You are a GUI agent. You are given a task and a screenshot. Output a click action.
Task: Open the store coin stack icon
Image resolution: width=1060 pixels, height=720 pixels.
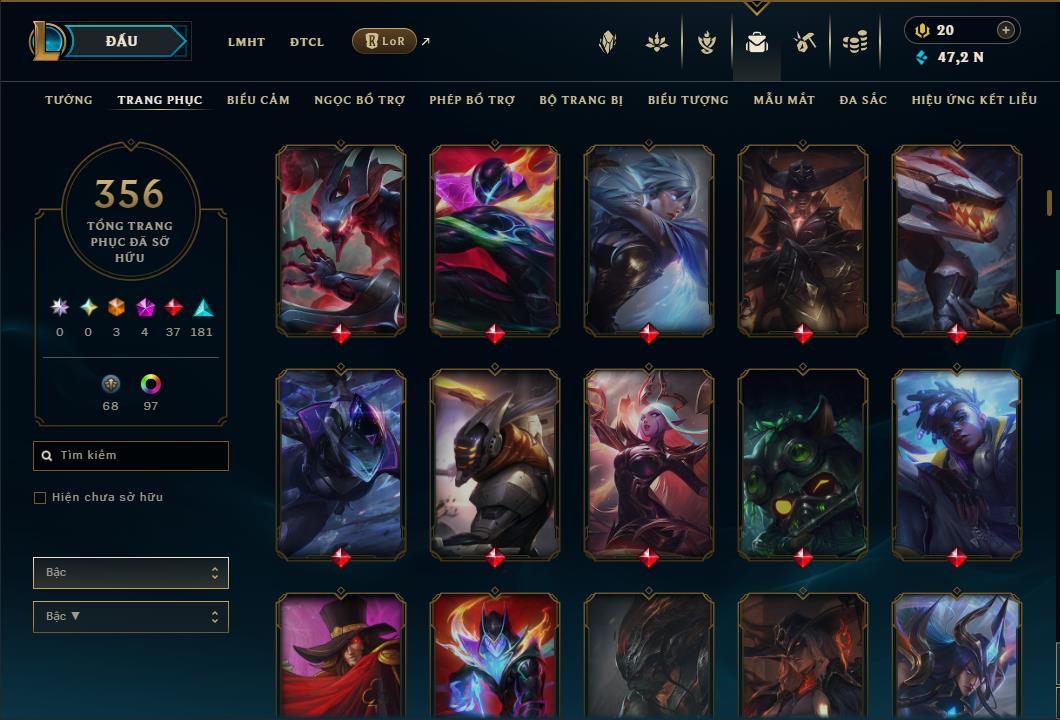(x=854, y=42)
